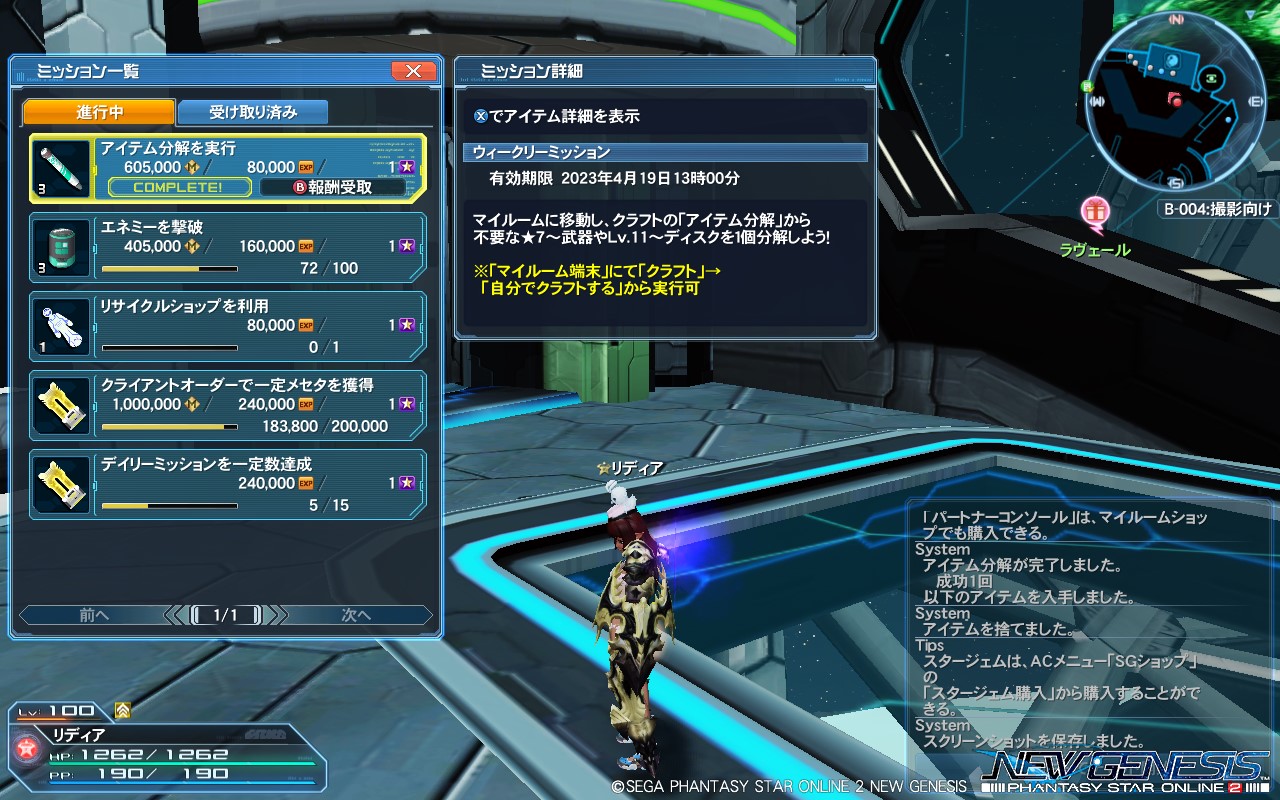The height and width of the screenshot is (800, 1280).
Task: Select the アイテム分解を実行 mission pen icon
Action: coord(61,168)
